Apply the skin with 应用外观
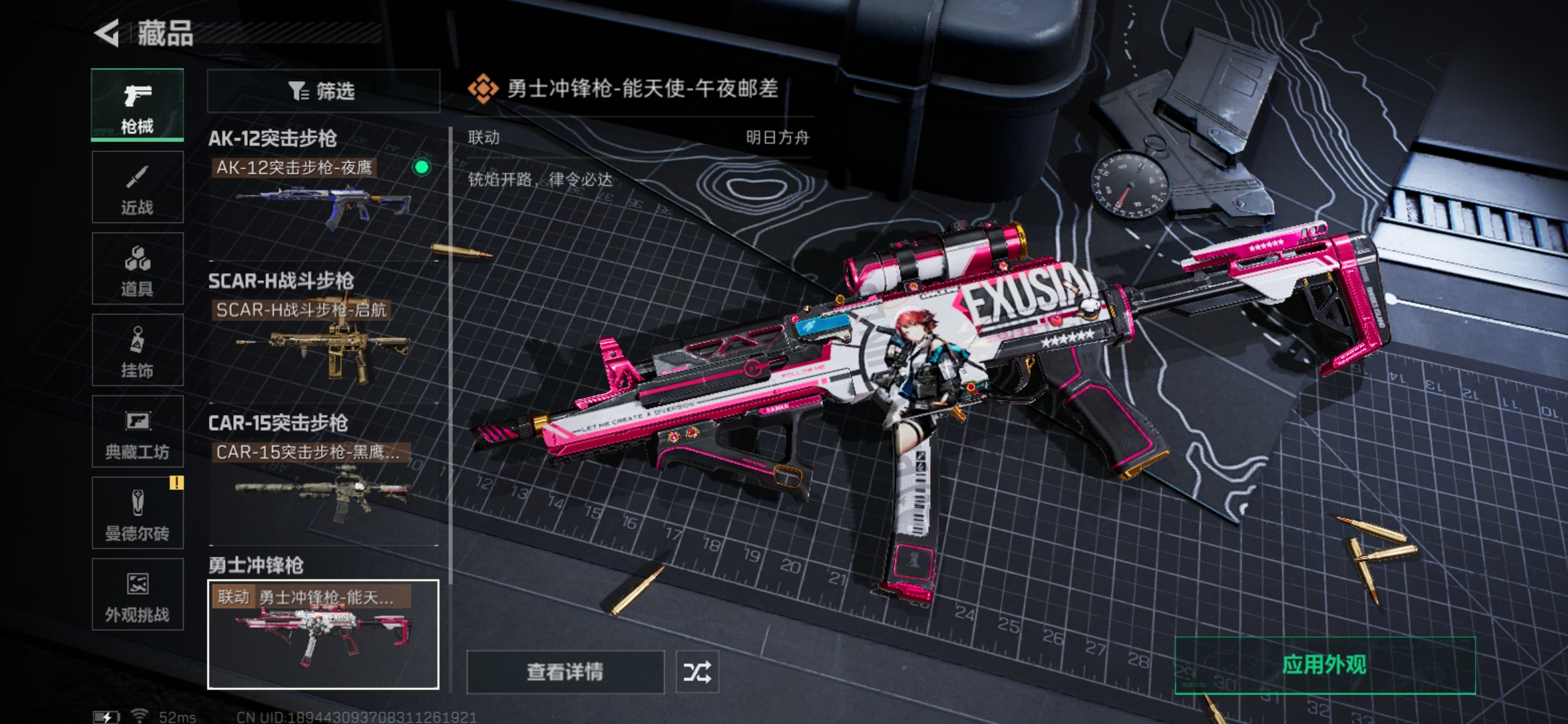Viewport: 1568px width, 724px height. point(1325,665)
